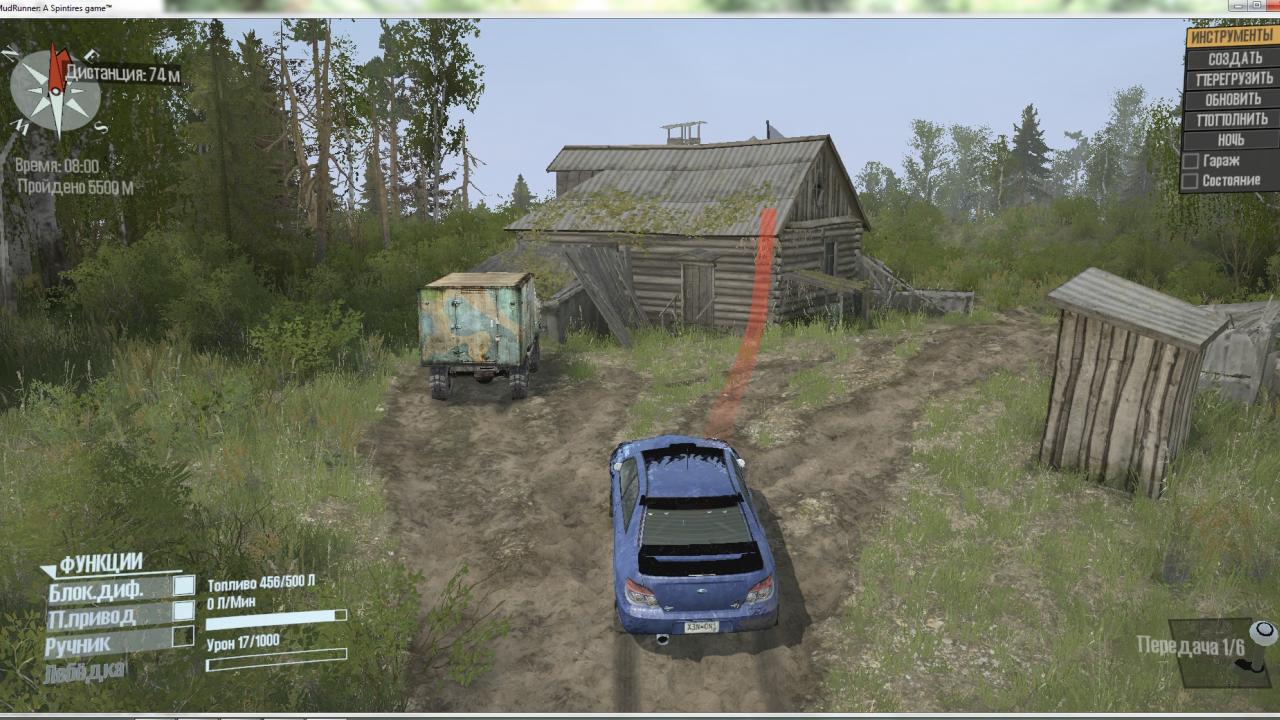Click ПОПОЛНИТЬ to refuel
This screenshot has height=720, width=1280.
[x=1234, y=119]
